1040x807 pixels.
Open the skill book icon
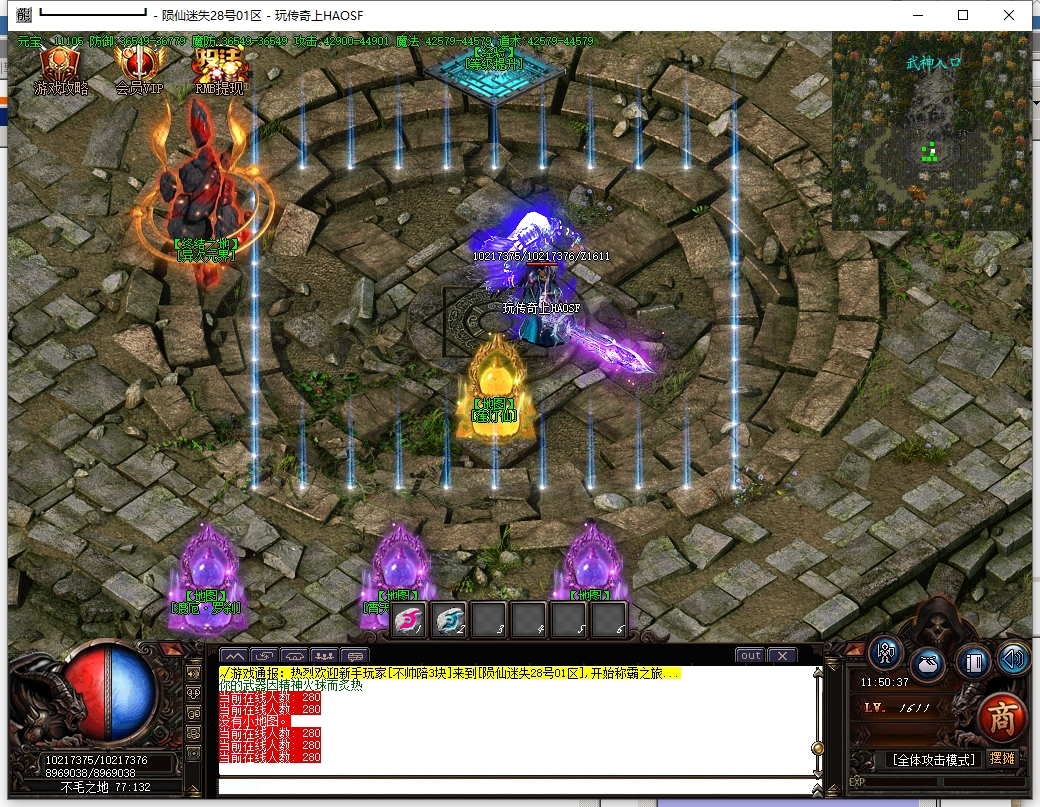[x=972, y=662]
